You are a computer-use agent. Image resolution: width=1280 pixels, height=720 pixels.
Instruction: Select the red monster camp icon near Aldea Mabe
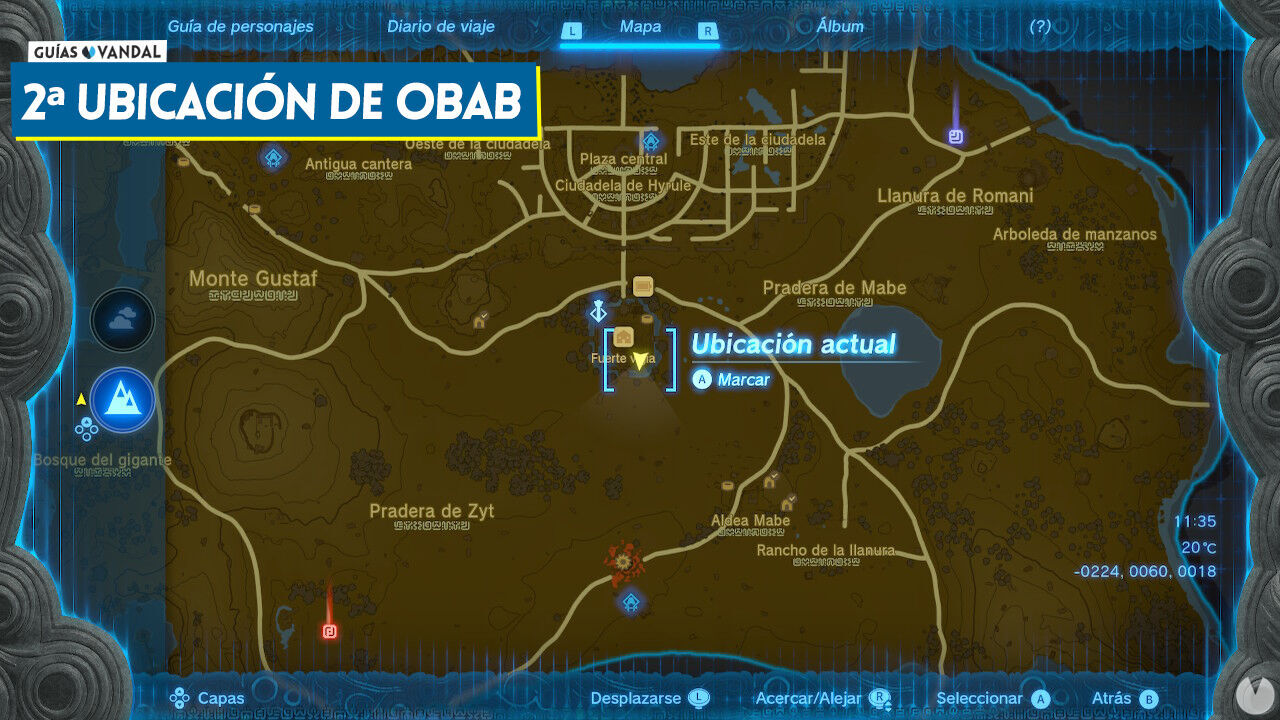[x=622, y=561]
